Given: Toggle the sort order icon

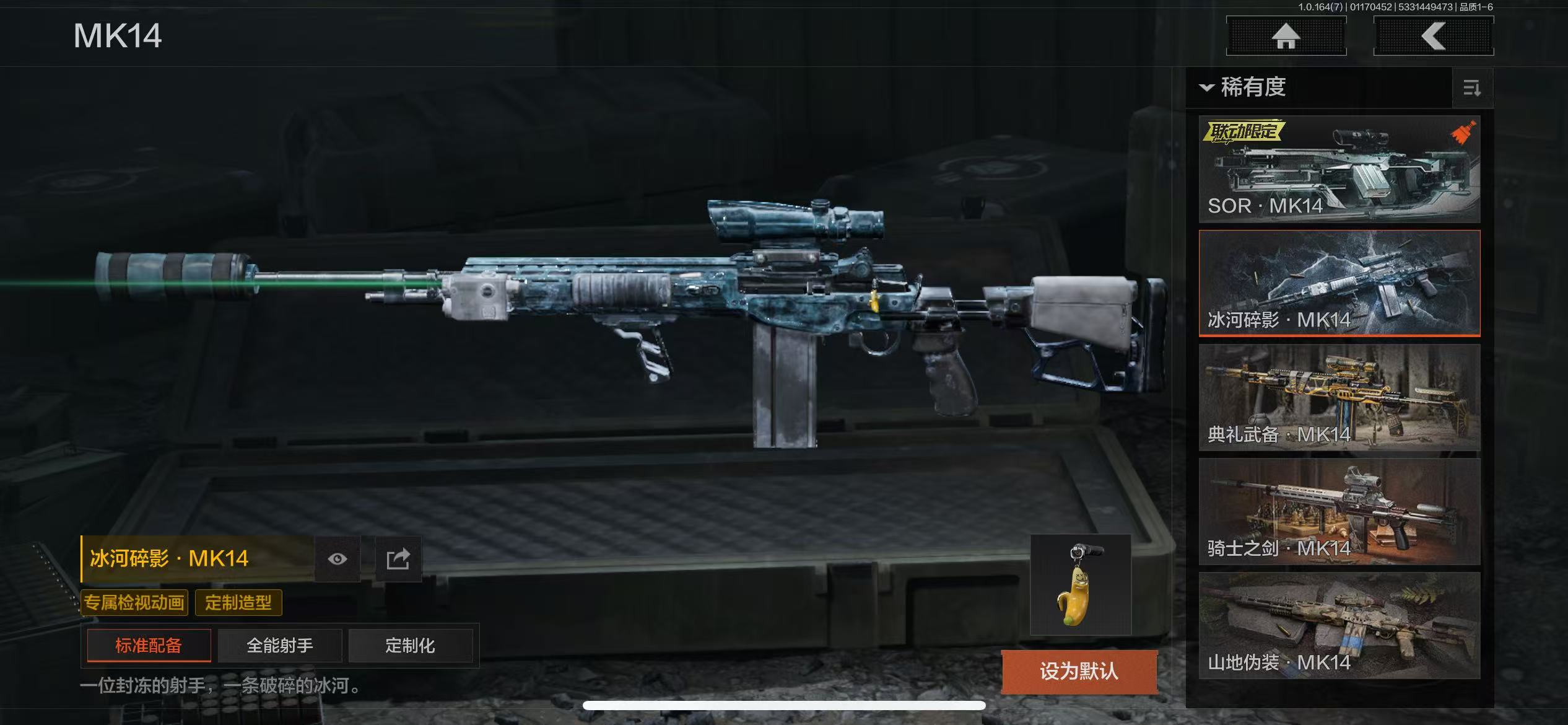Looking at the screenshot, I should tap(1471, 88).
